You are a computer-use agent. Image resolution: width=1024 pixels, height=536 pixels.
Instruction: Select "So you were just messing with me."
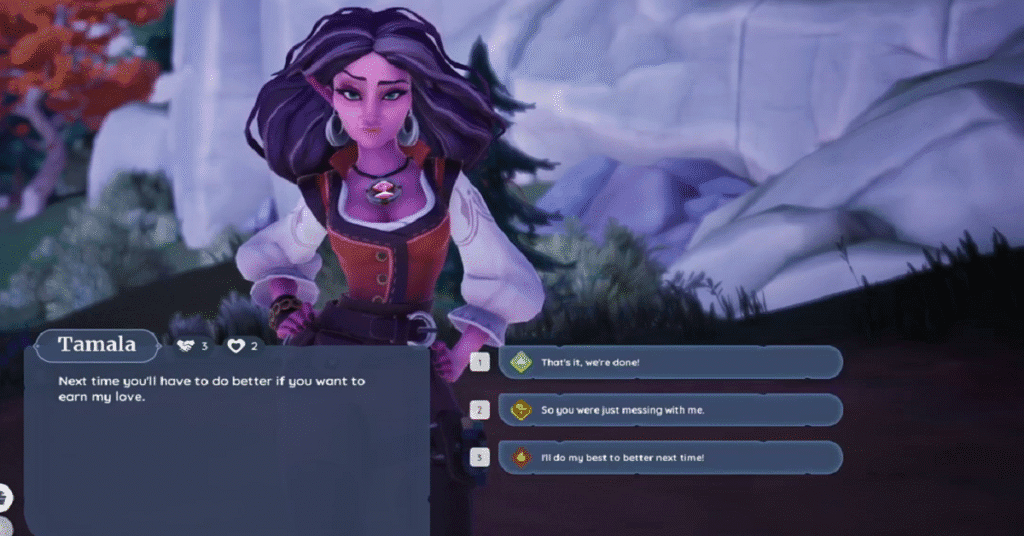pos(670,410)
